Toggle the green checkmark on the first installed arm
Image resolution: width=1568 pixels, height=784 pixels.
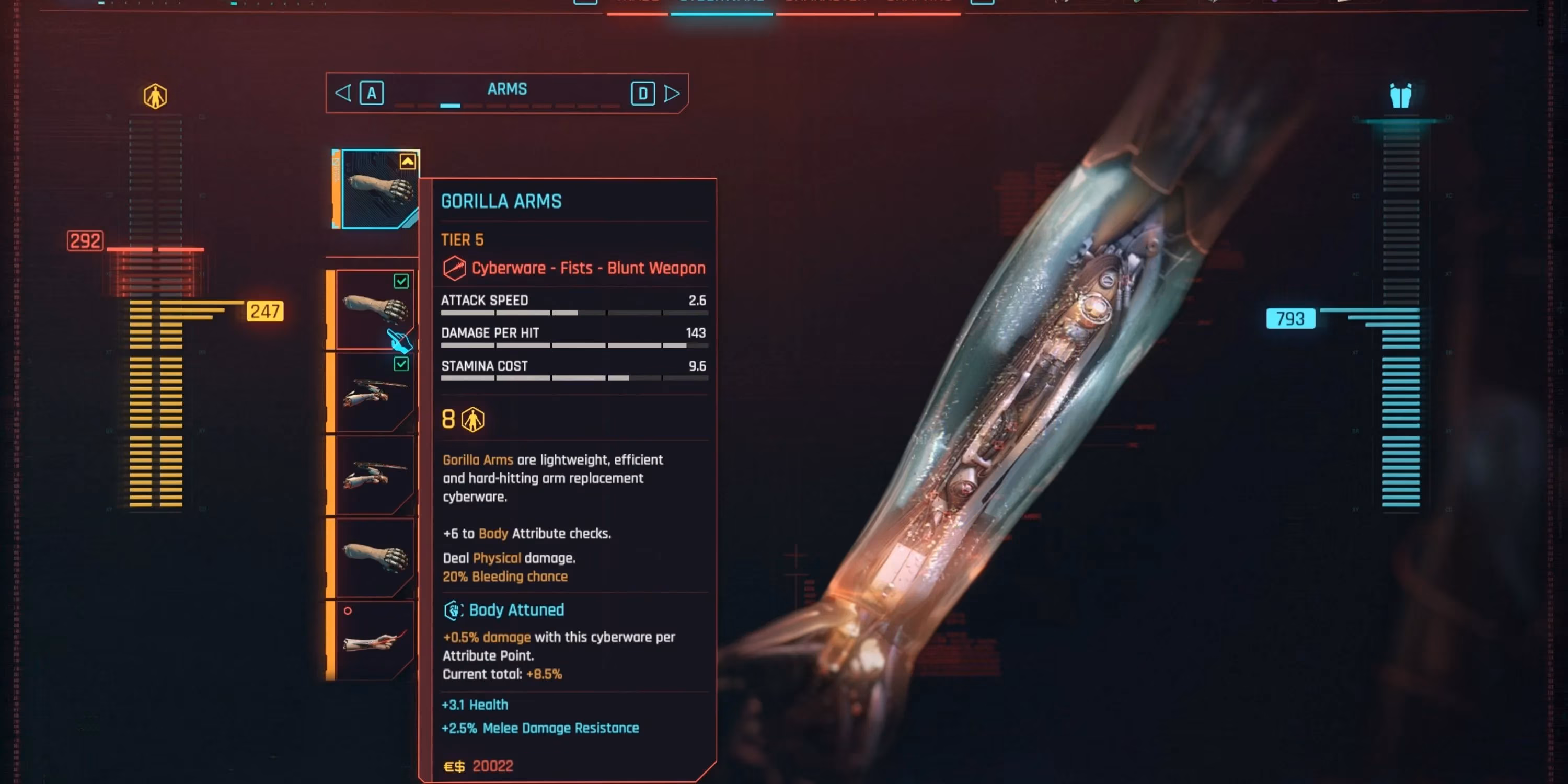(x=401, y=282)
